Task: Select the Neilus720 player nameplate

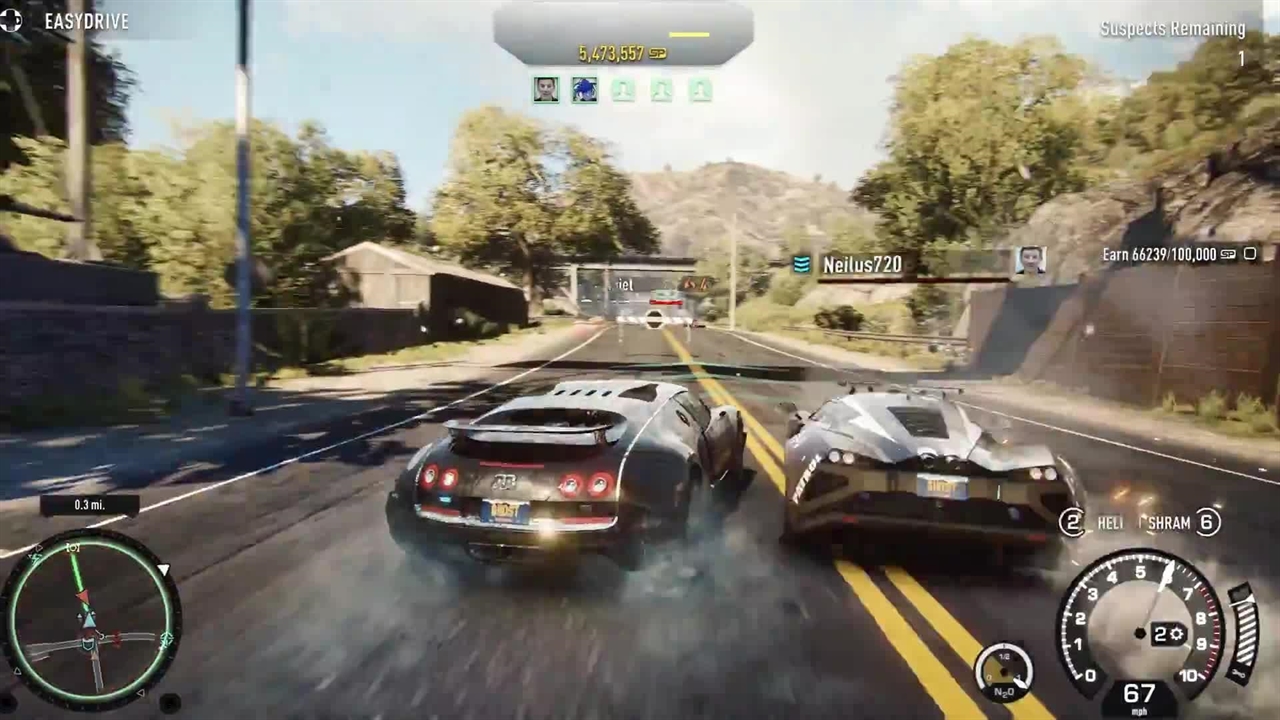Action: [x=861, y=264]
